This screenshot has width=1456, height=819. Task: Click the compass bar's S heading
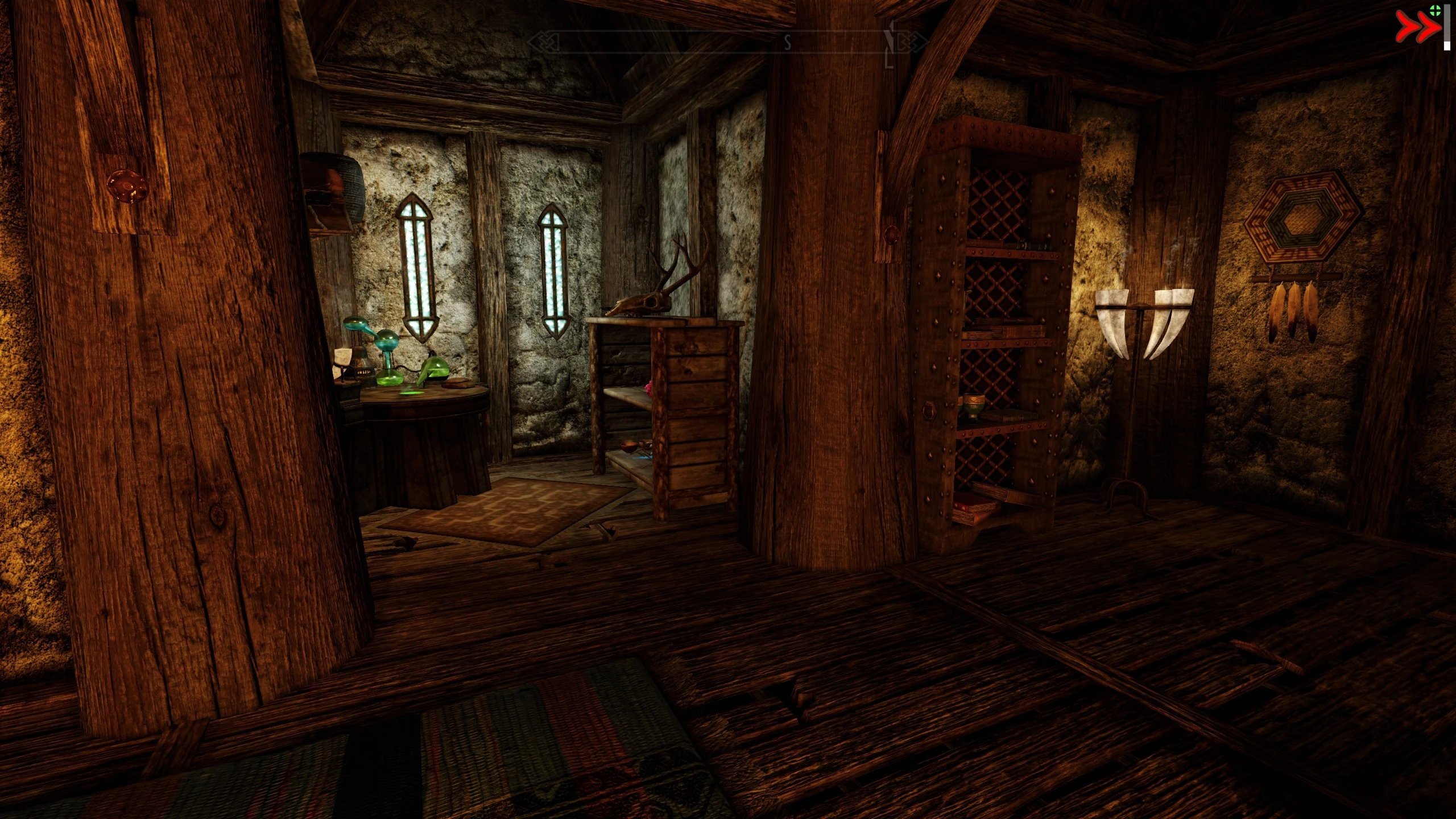pyautogui.click(x=788, y=43)
